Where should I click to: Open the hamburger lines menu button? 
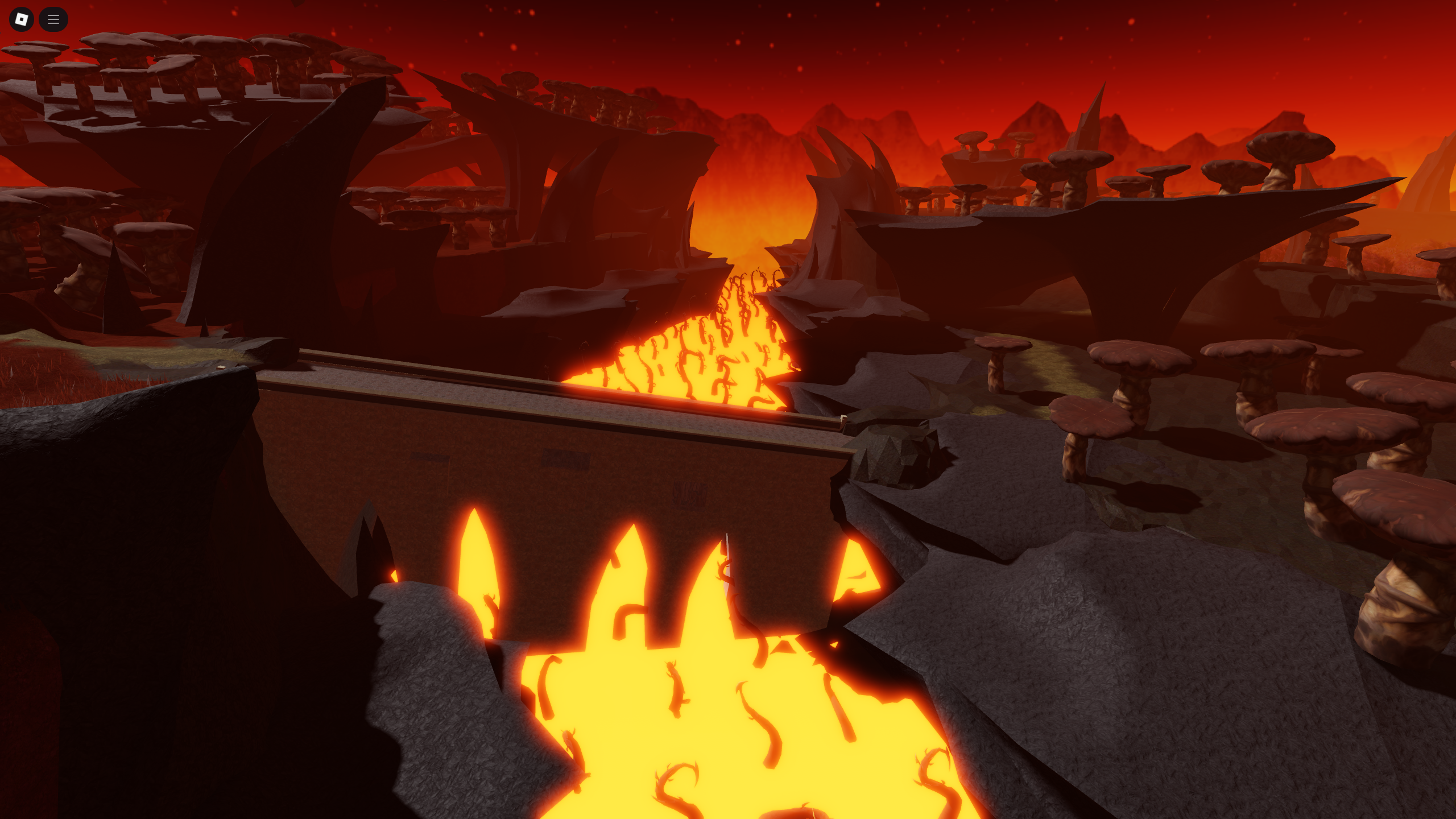point(53,19)
